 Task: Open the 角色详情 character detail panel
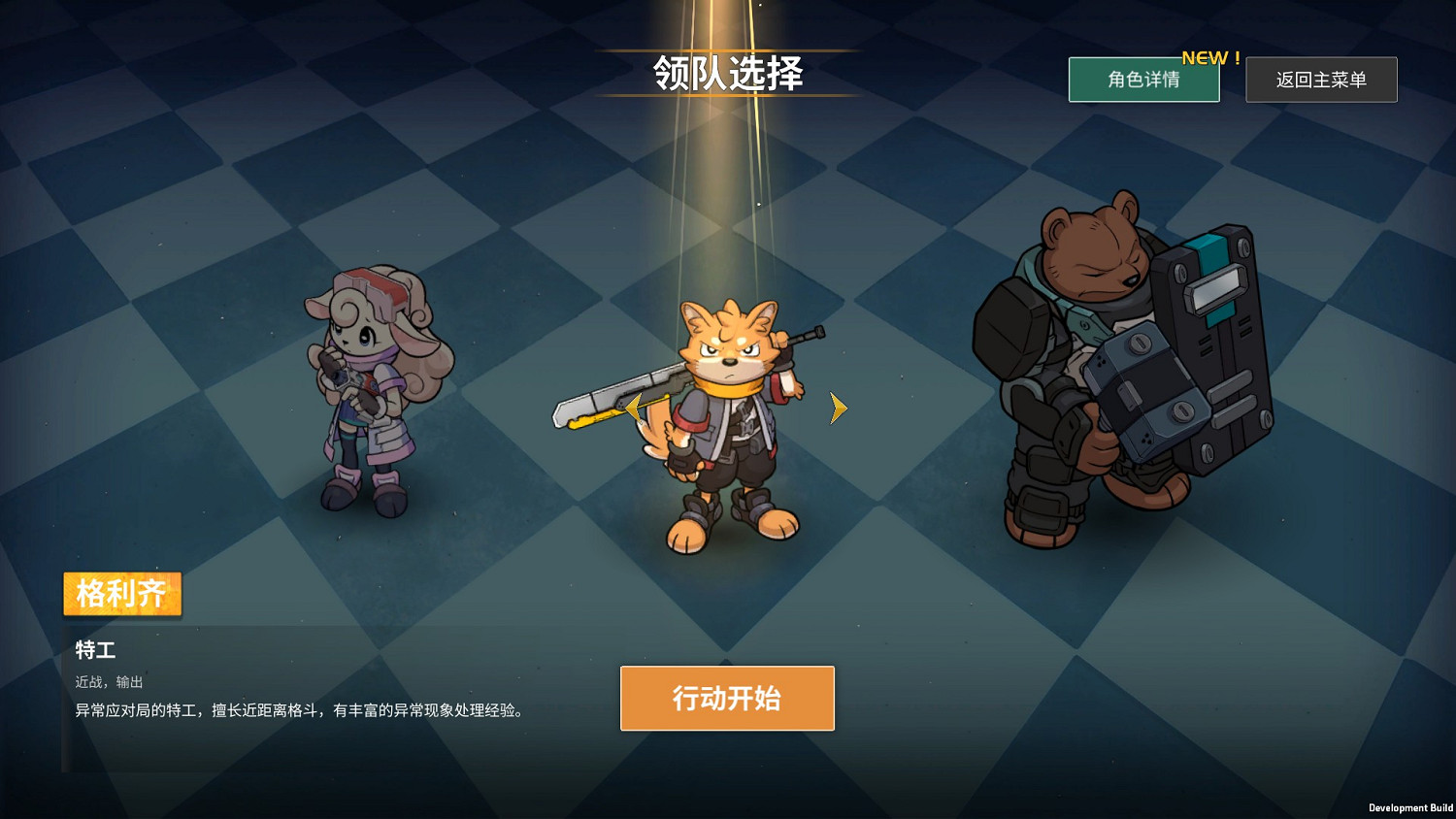1143,80
